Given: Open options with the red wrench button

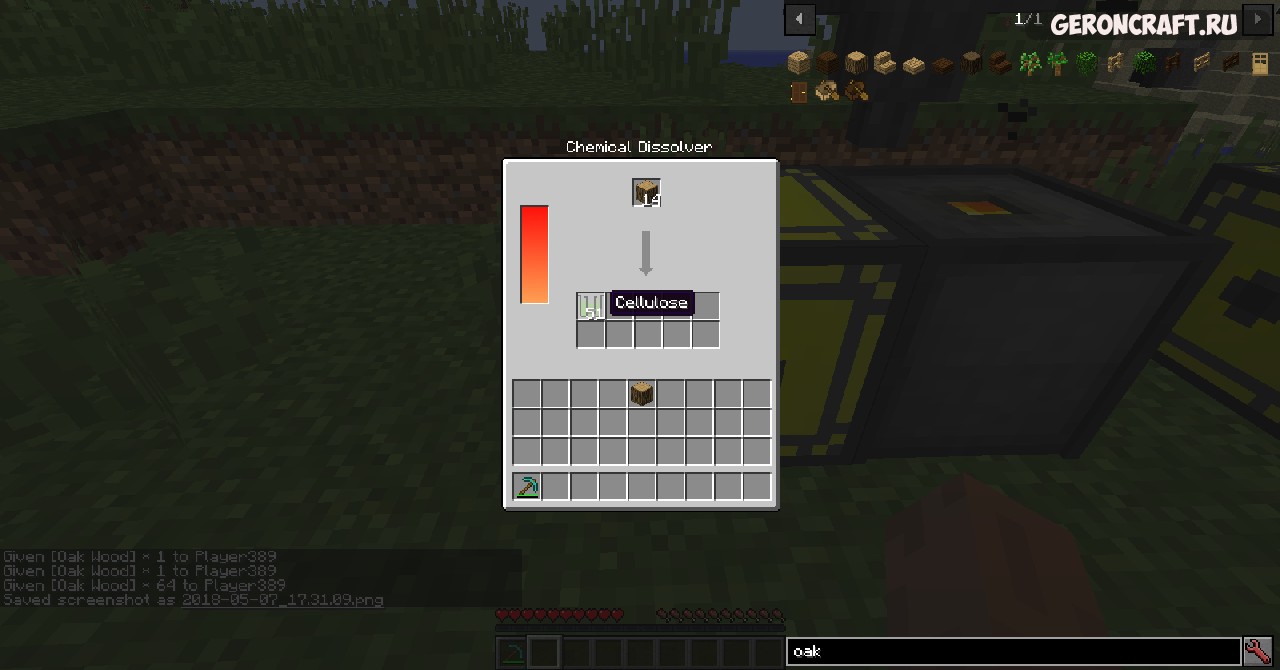Looking at the screenshot, I should [x=1258, y=651].
